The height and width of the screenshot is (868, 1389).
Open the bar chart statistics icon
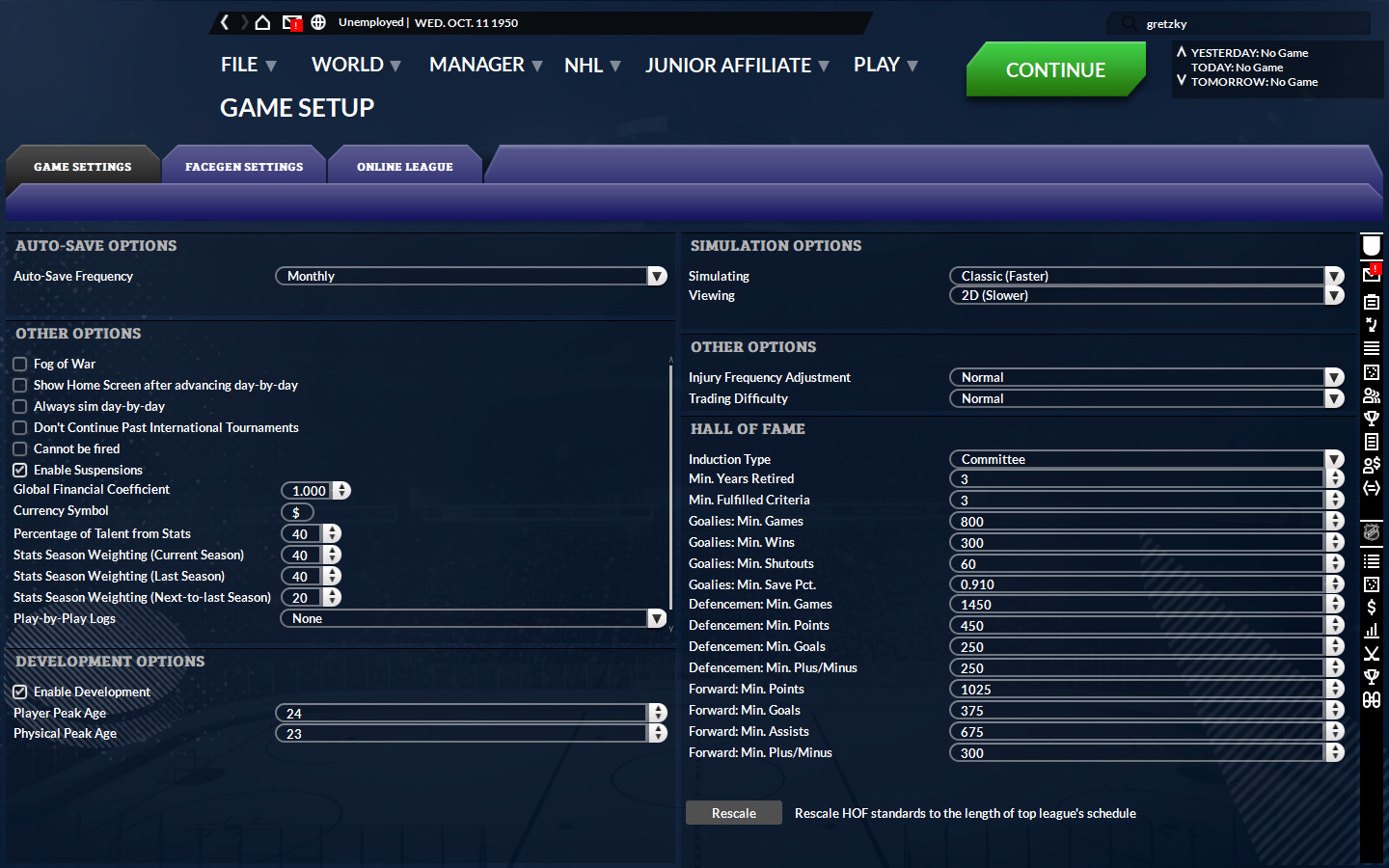(1371, 630)
